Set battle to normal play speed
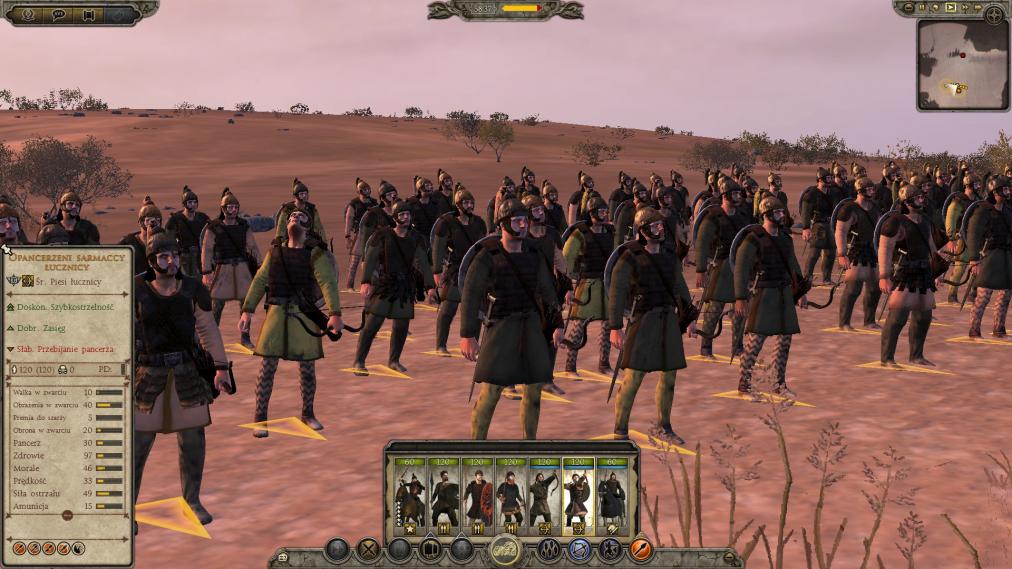 (951, 8)
